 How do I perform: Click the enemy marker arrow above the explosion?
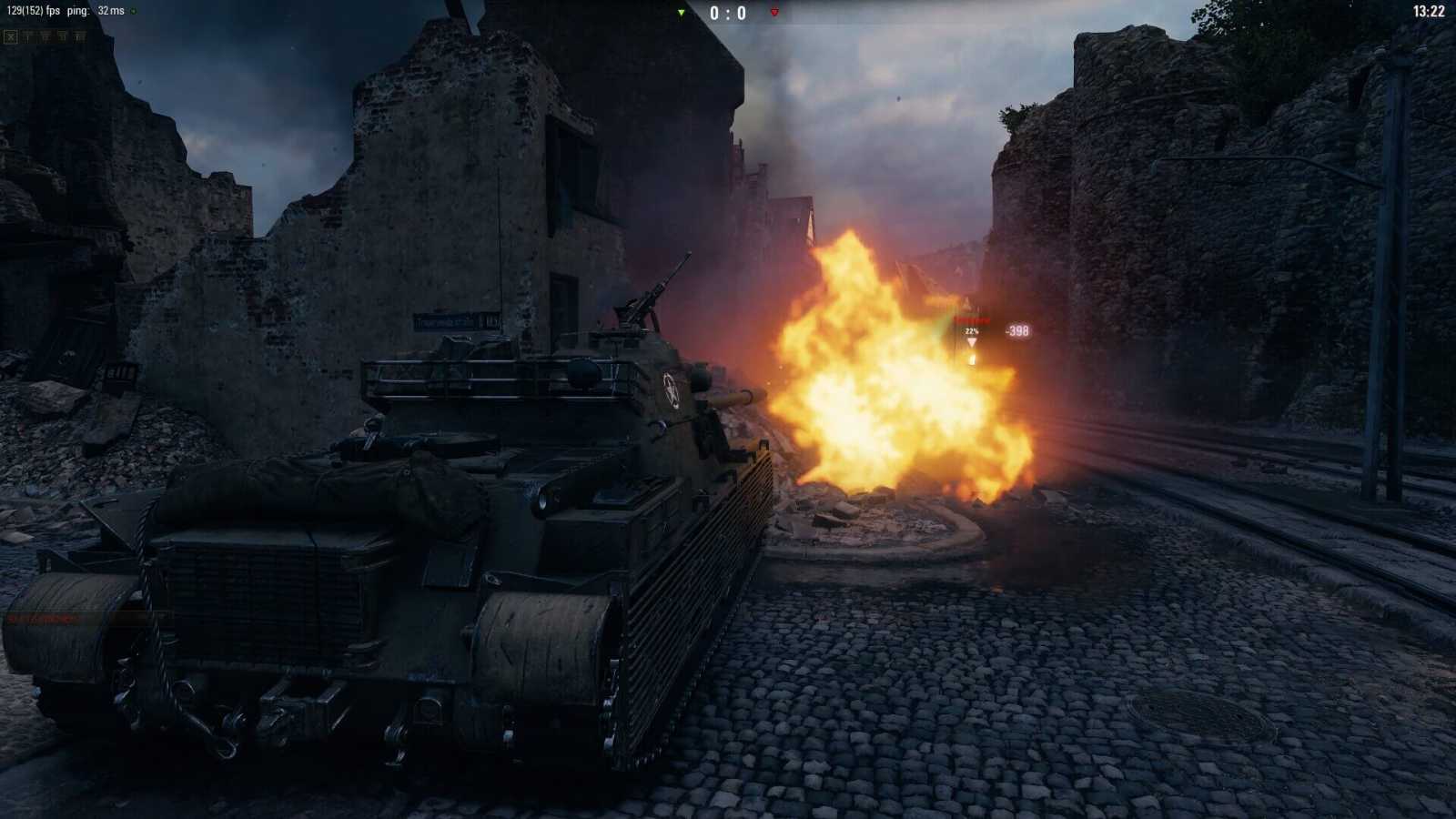click(x=972, y=344)
